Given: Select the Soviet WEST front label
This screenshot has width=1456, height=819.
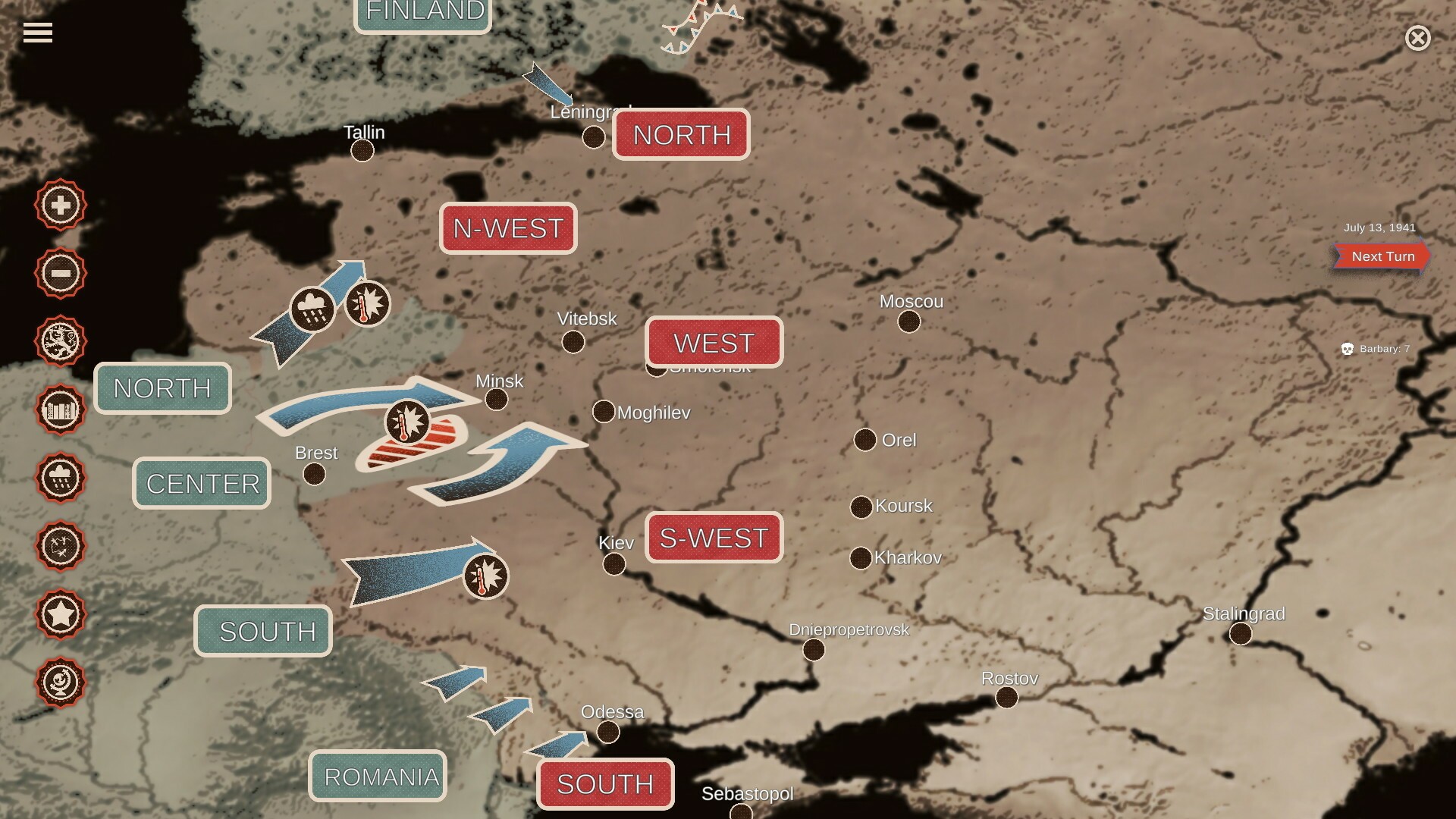Looking at the screenshot, I should tap(713, 342).
